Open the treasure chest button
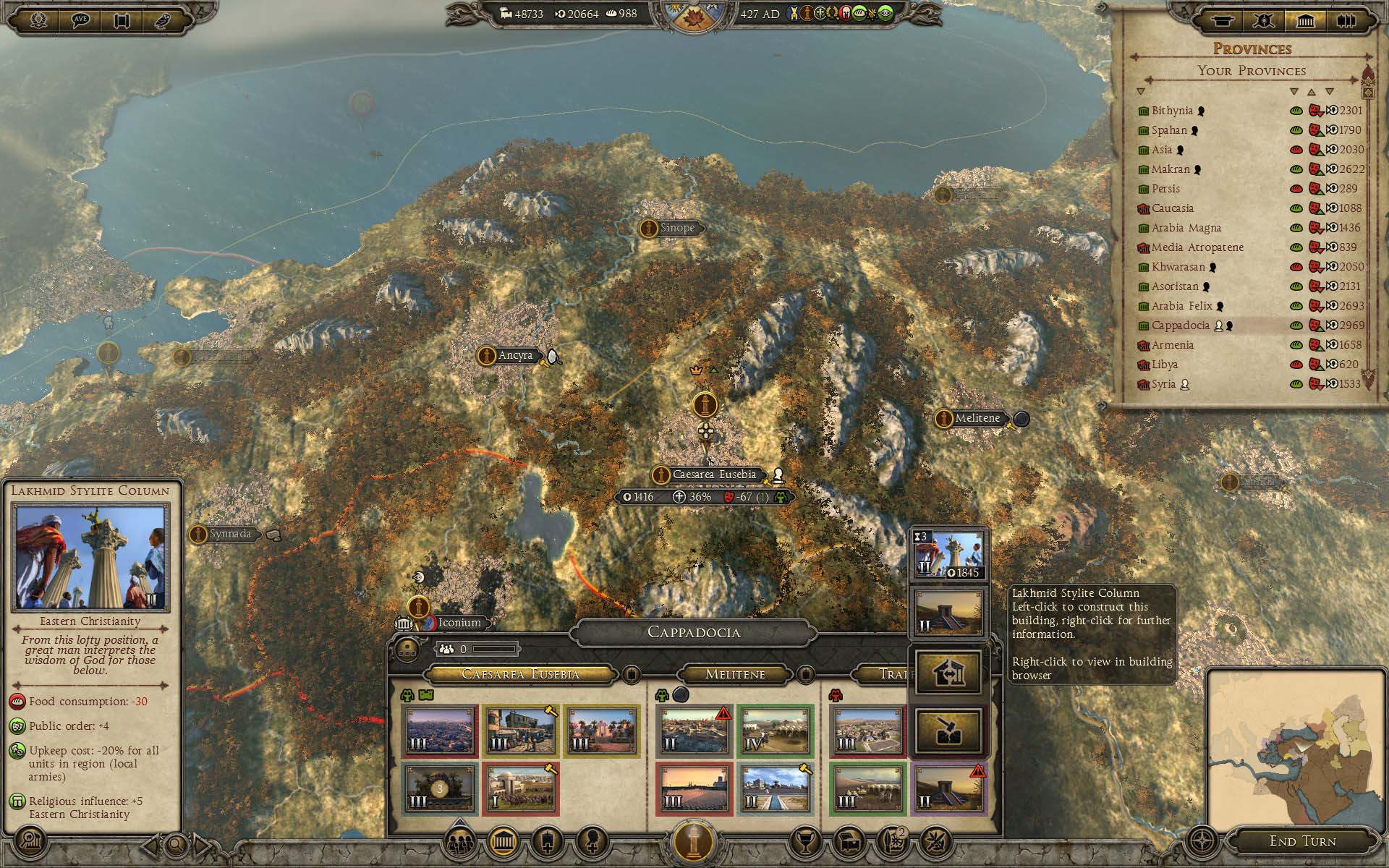Image resolution: width=1389 pixels, height=868 pixels. pyautogui.click(x=849, y=843)
